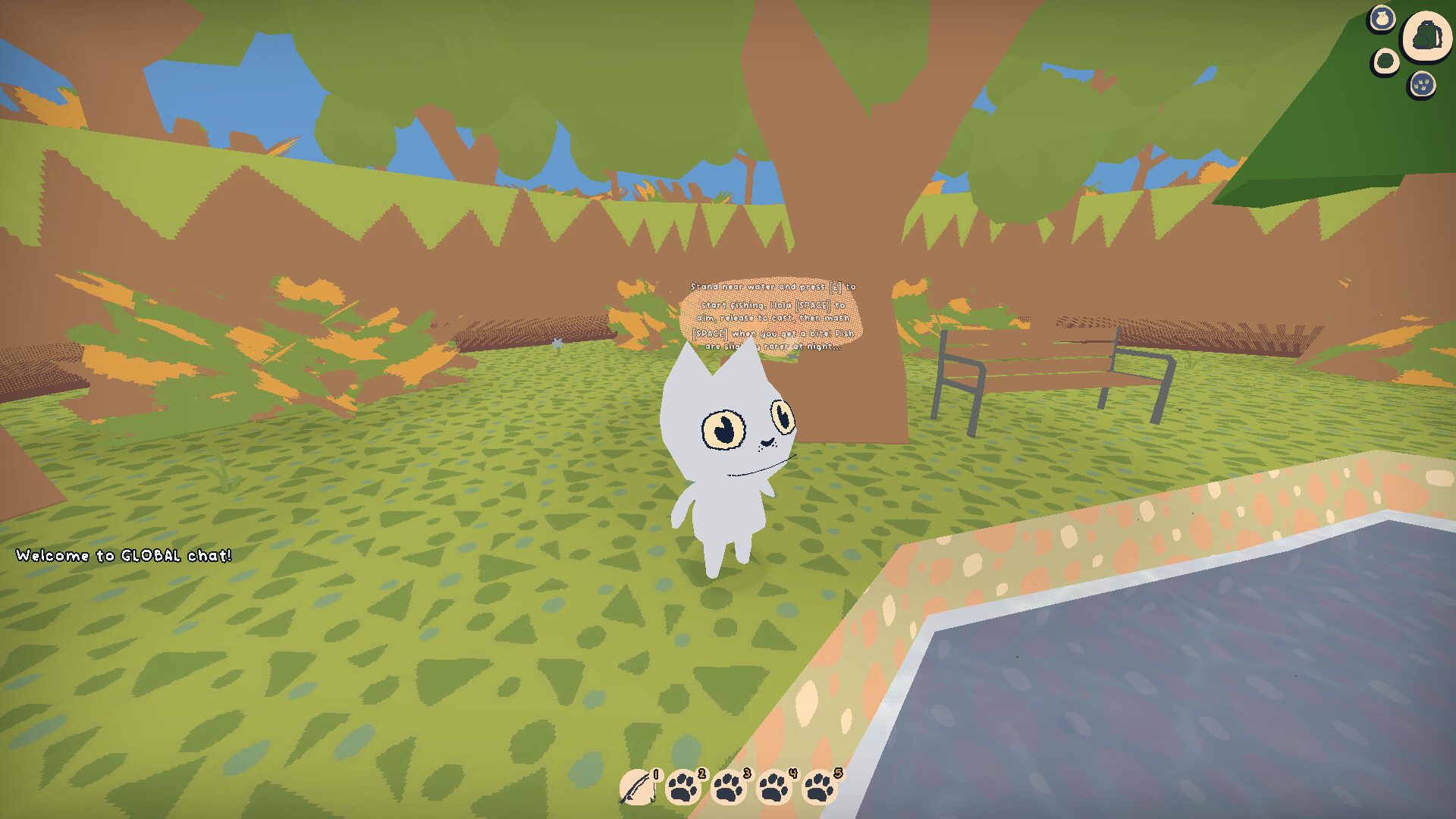Viewport: 1456px width, 819px height.
Task: Click the white cat character
Action: (x=730, y=455)
